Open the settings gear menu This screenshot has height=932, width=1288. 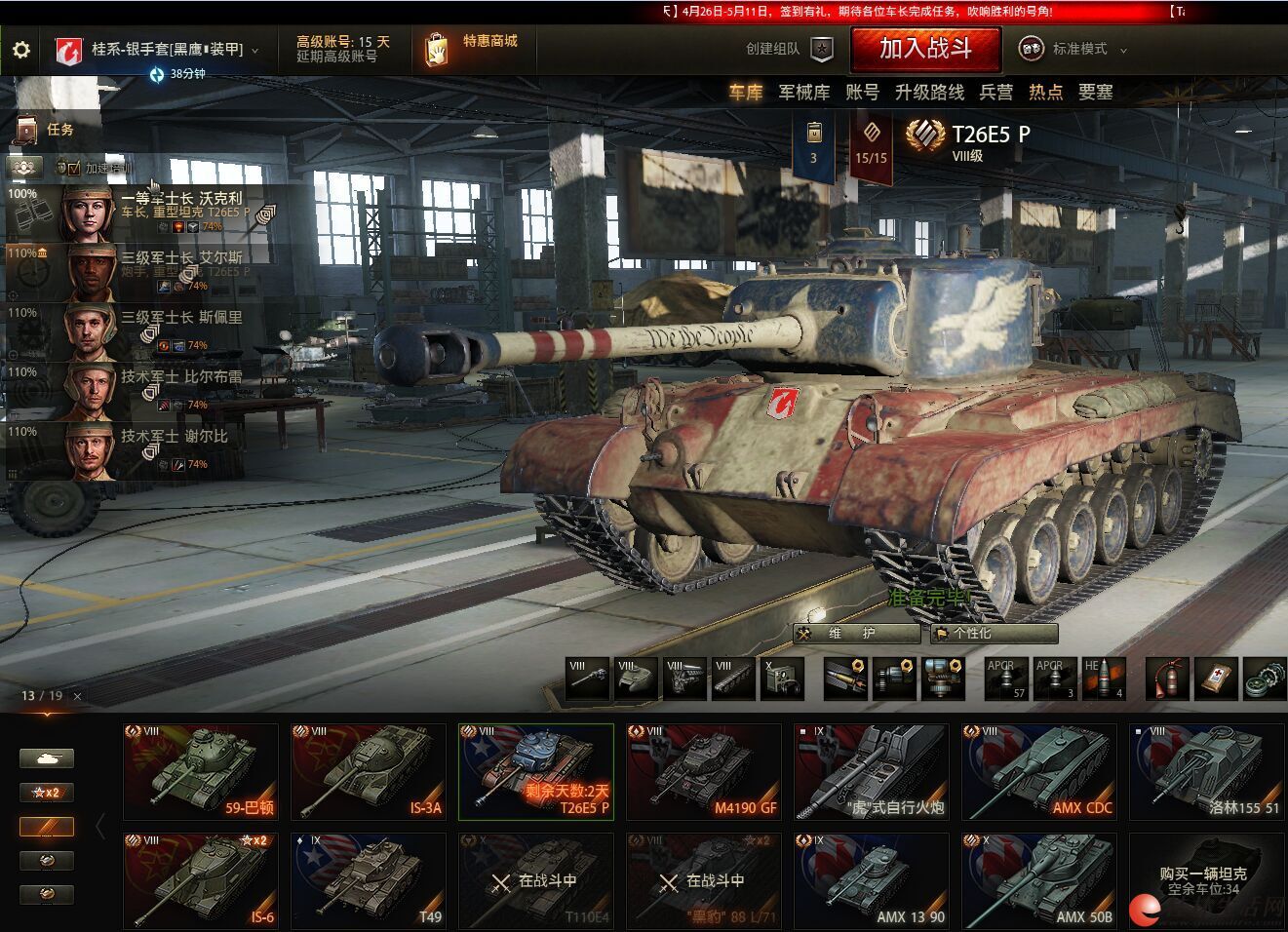coord(20,50)
